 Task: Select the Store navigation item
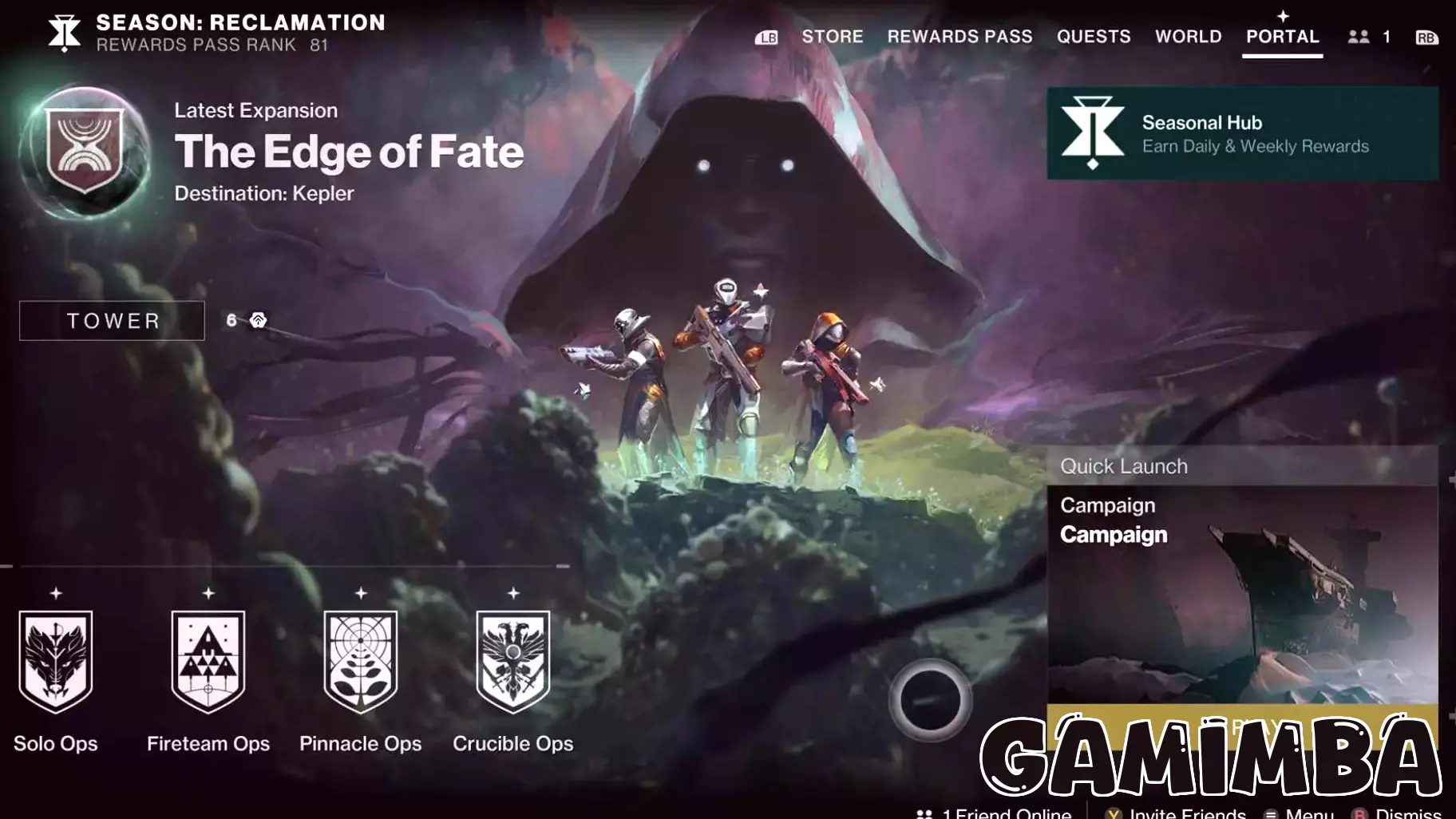[x=833, y=36]
